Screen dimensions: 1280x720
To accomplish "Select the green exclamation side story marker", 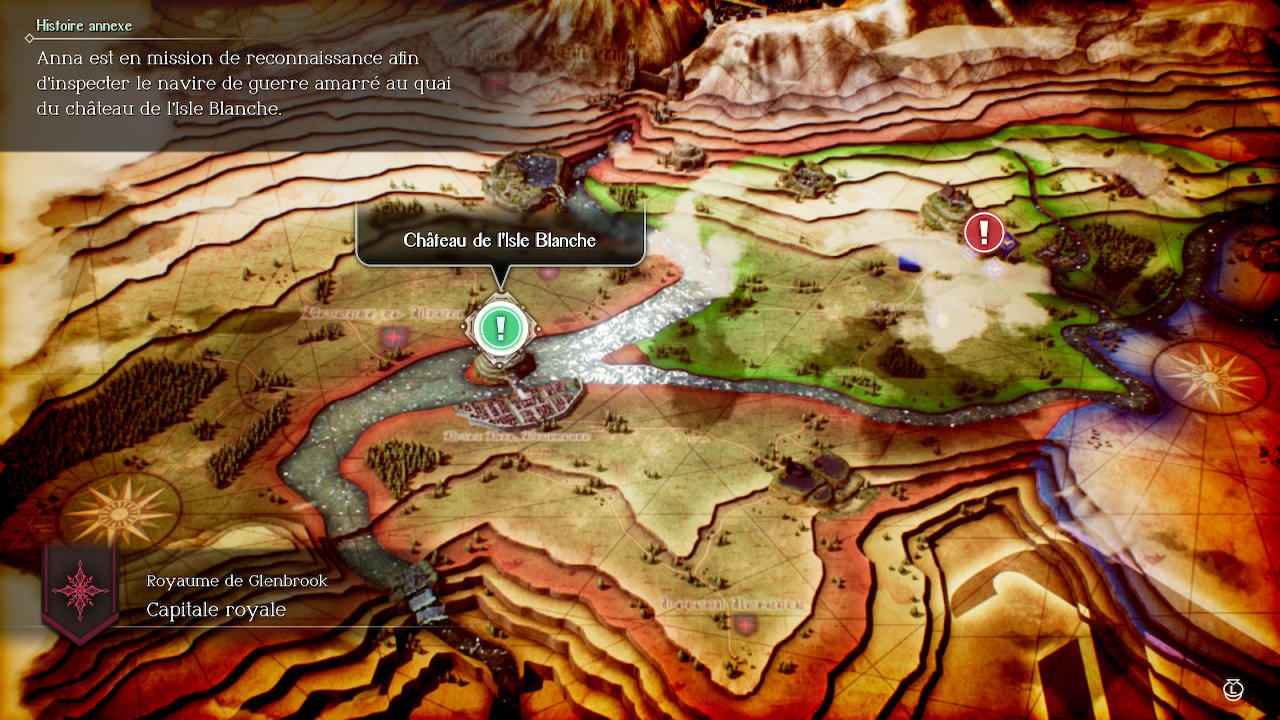I will coord(501,327).
